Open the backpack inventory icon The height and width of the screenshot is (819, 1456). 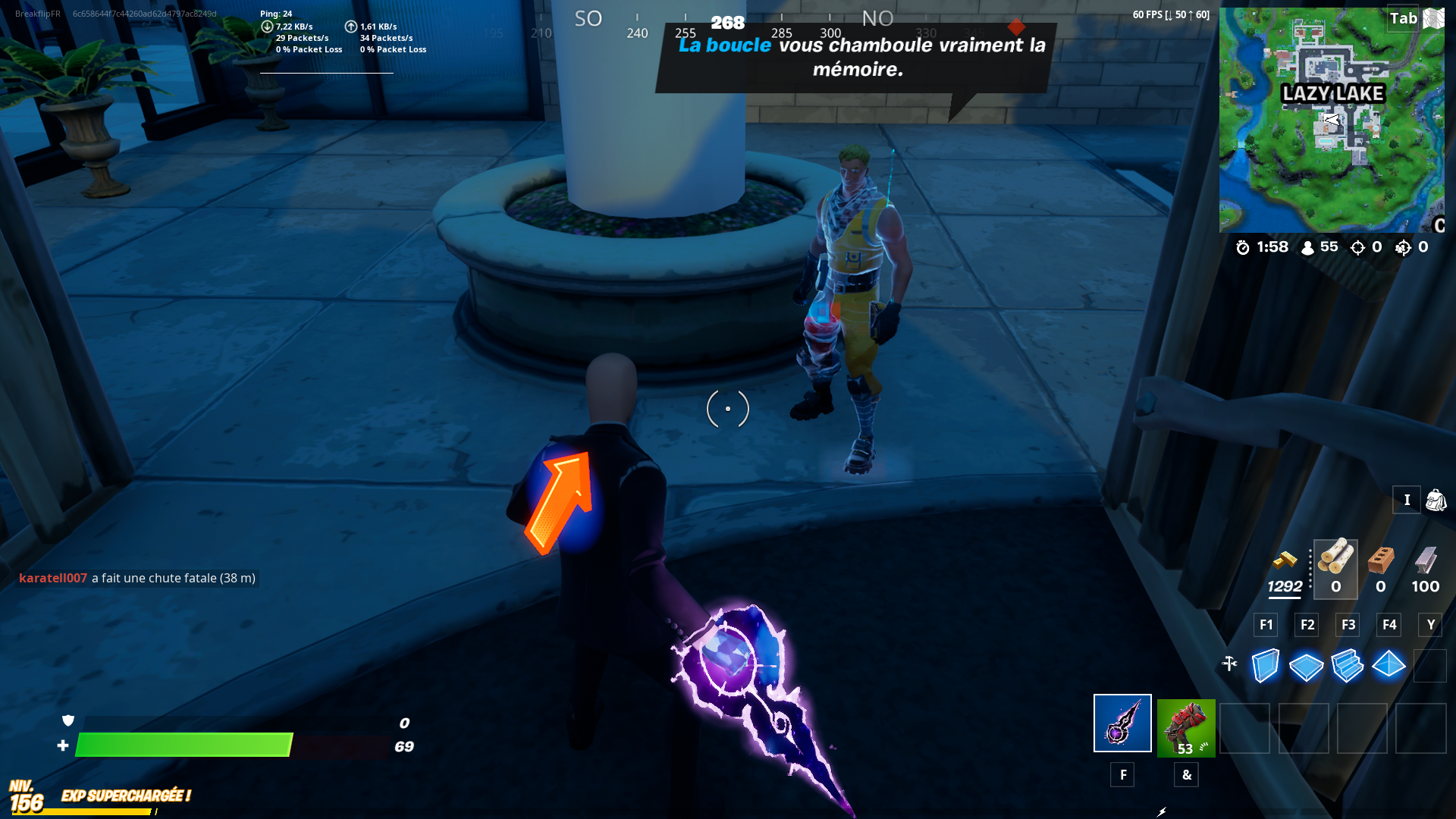pyautogui.click(x=1433, y=500)
